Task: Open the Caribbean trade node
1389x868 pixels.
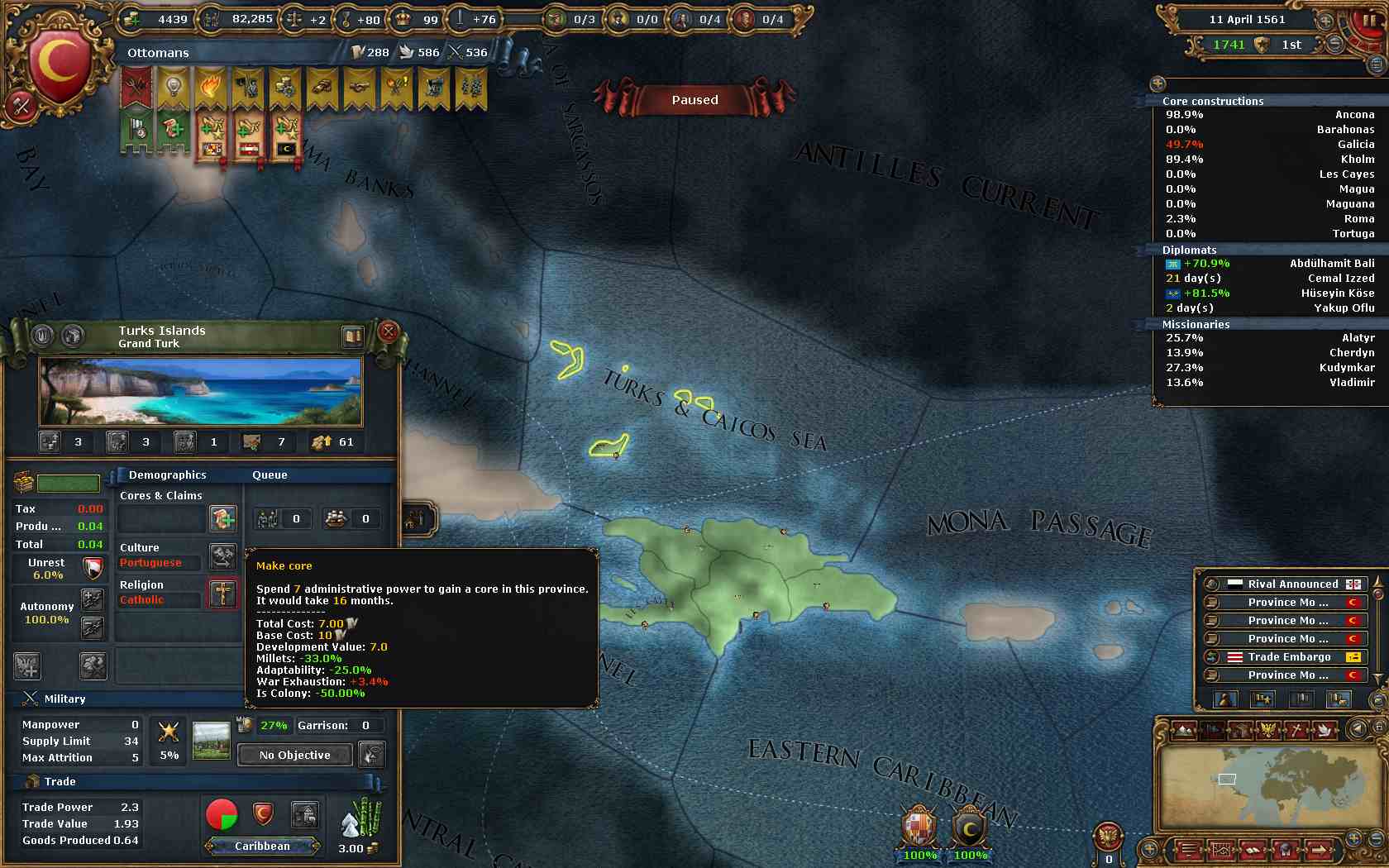Action: pyautogui.click(x=262, y=846)
